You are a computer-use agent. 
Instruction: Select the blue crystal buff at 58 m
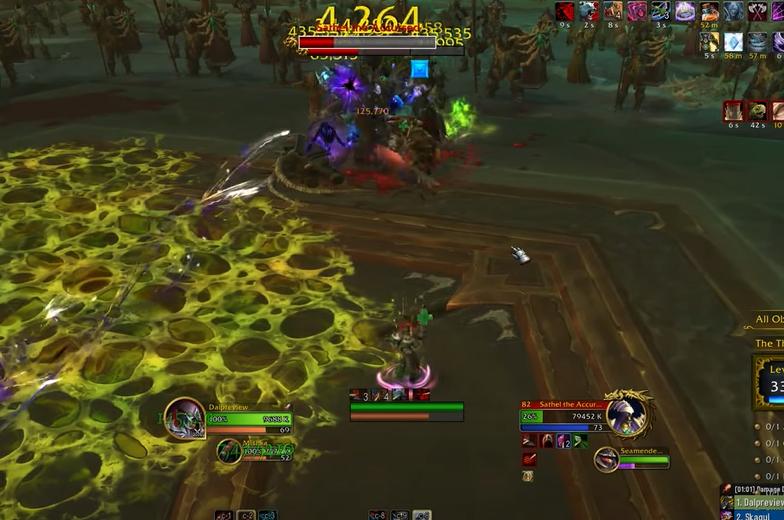(x=733, y=43)
